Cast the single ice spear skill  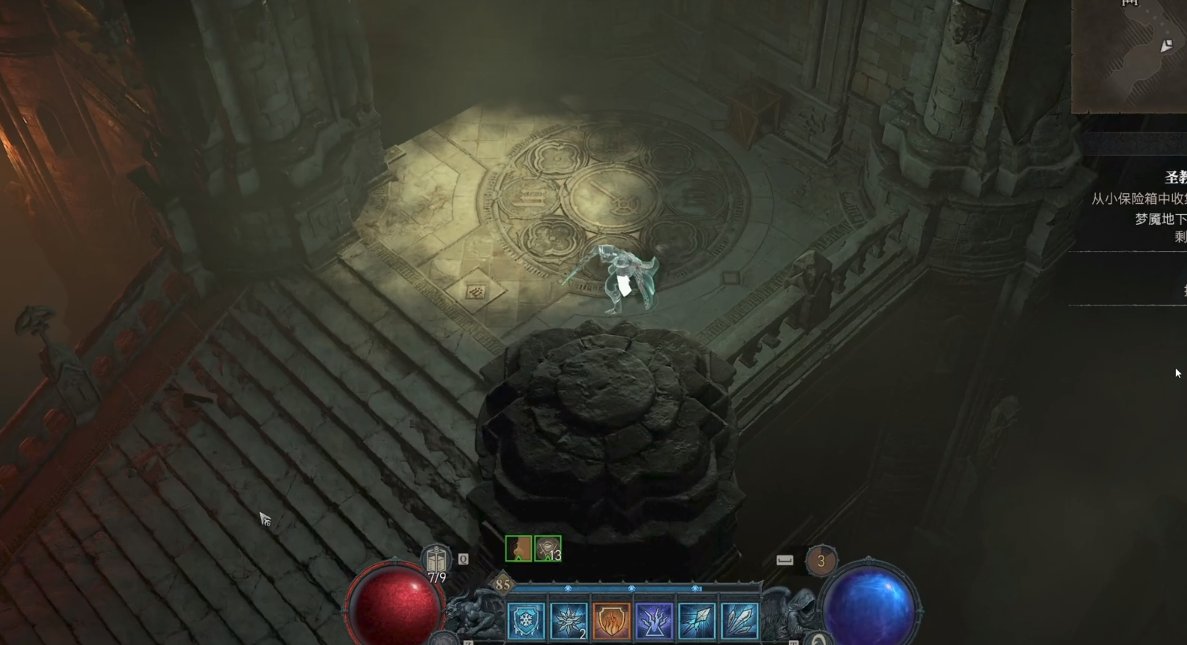(x=696, y=621)
